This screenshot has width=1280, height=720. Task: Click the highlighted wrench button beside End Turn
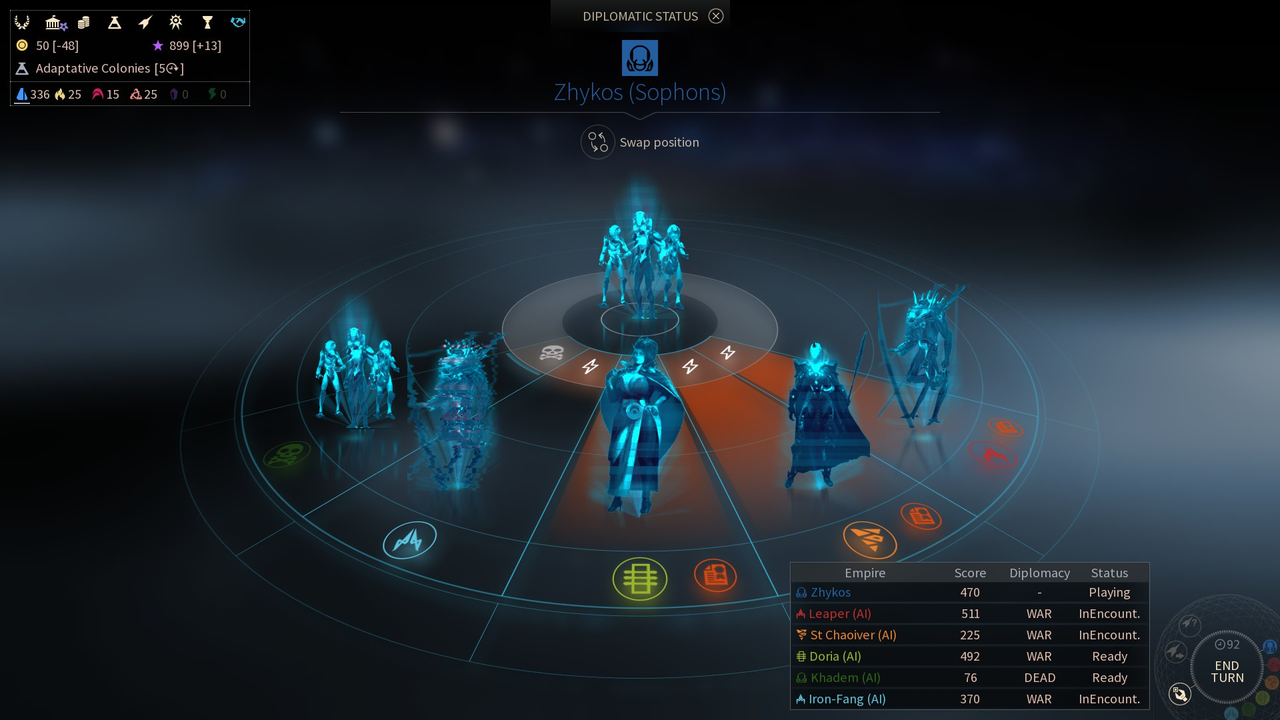[x=1180, y=693]
